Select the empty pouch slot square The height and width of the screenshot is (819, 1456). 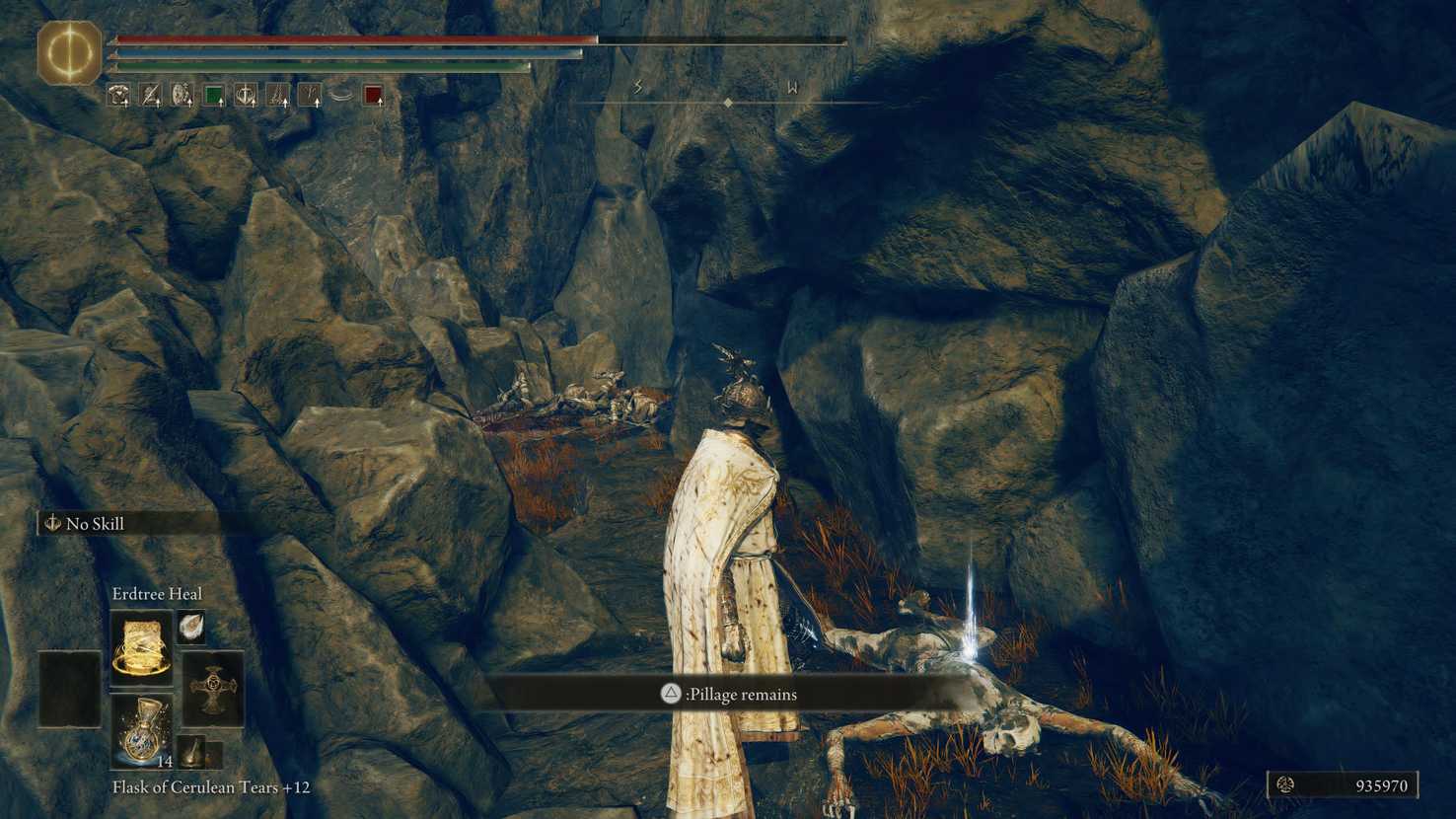click(x=67, y=687)
